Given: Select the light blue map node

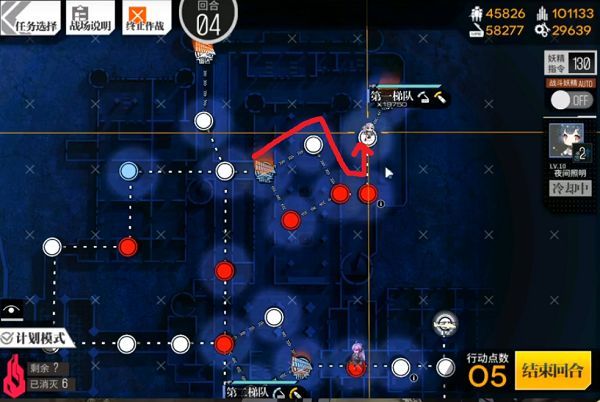Looking at the screenshot, I should click(x=128, y=171).
